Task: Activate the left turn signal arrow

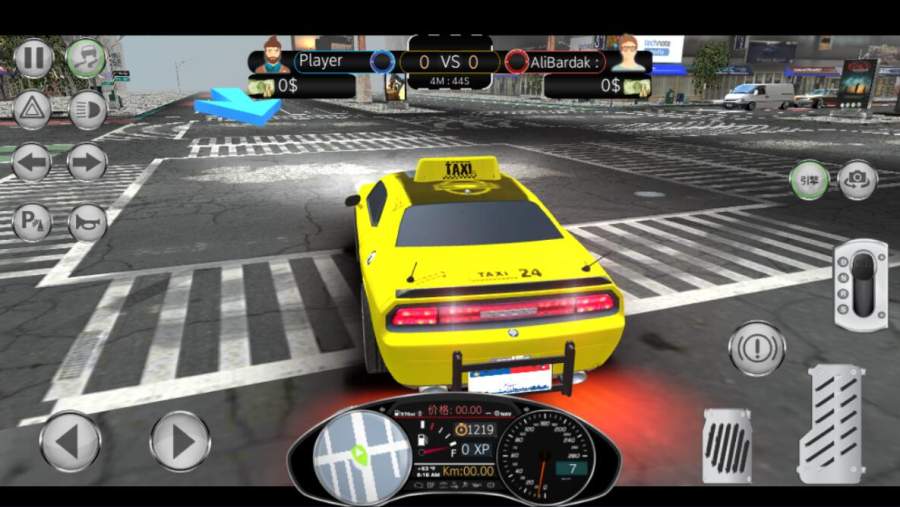Action: click(33, 162)
